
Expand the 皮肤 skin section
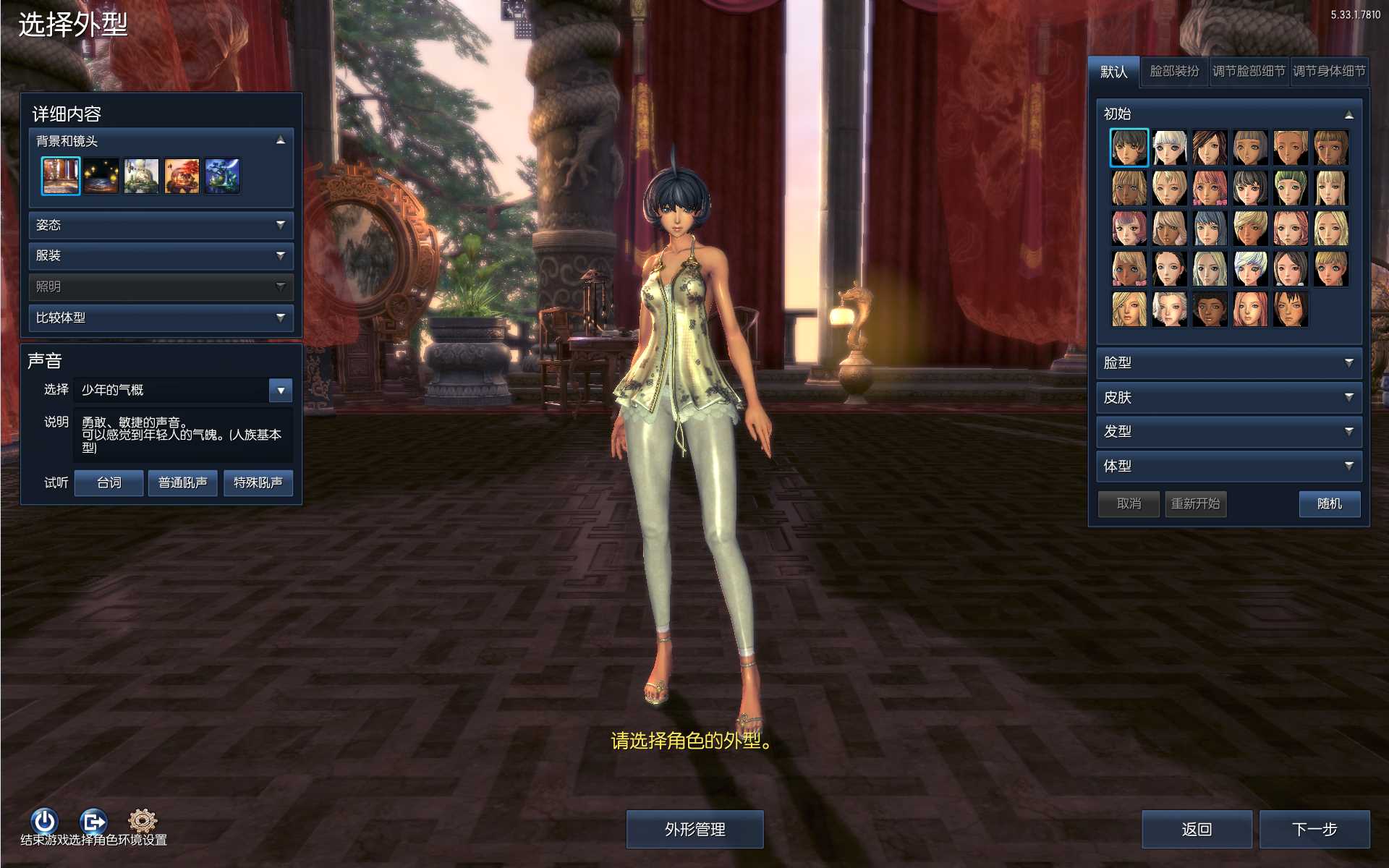click(x=1228, y=397)
